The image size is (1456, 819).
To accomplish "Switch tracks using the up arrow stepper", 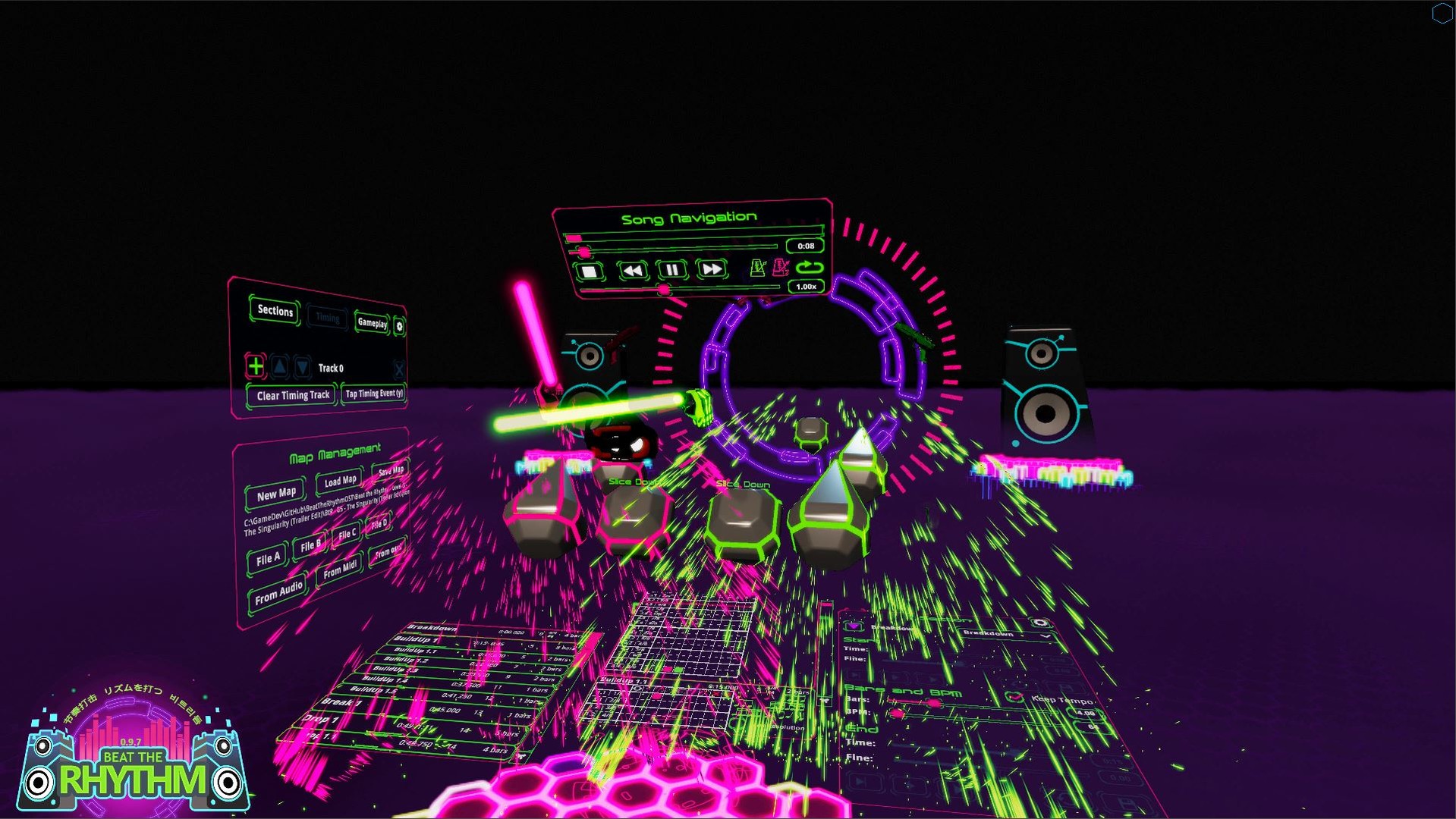I will point(279,366).
